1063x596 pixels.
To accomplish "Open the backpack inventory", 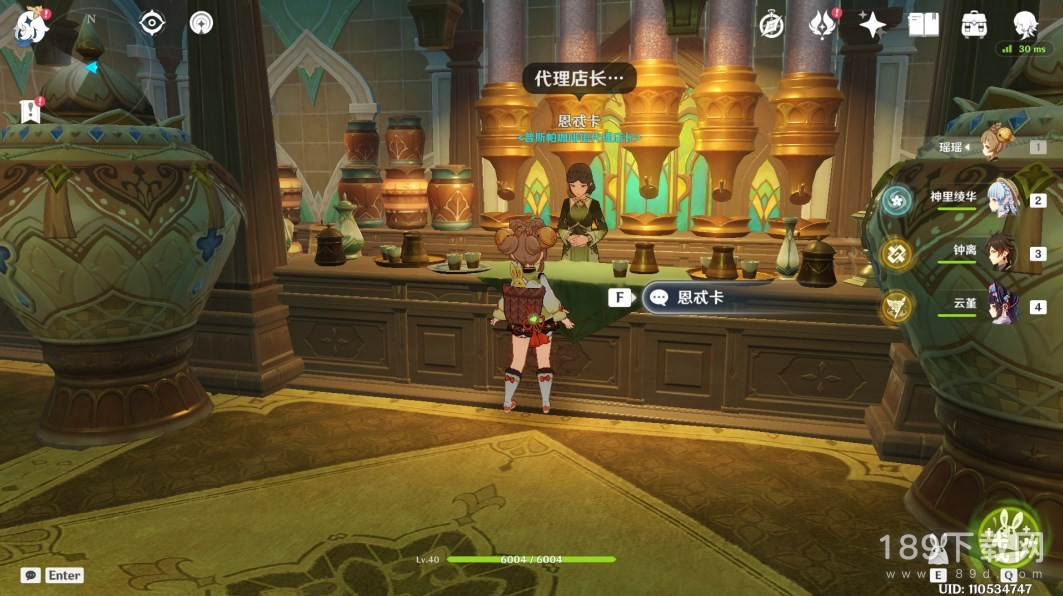I will (974, 26).
